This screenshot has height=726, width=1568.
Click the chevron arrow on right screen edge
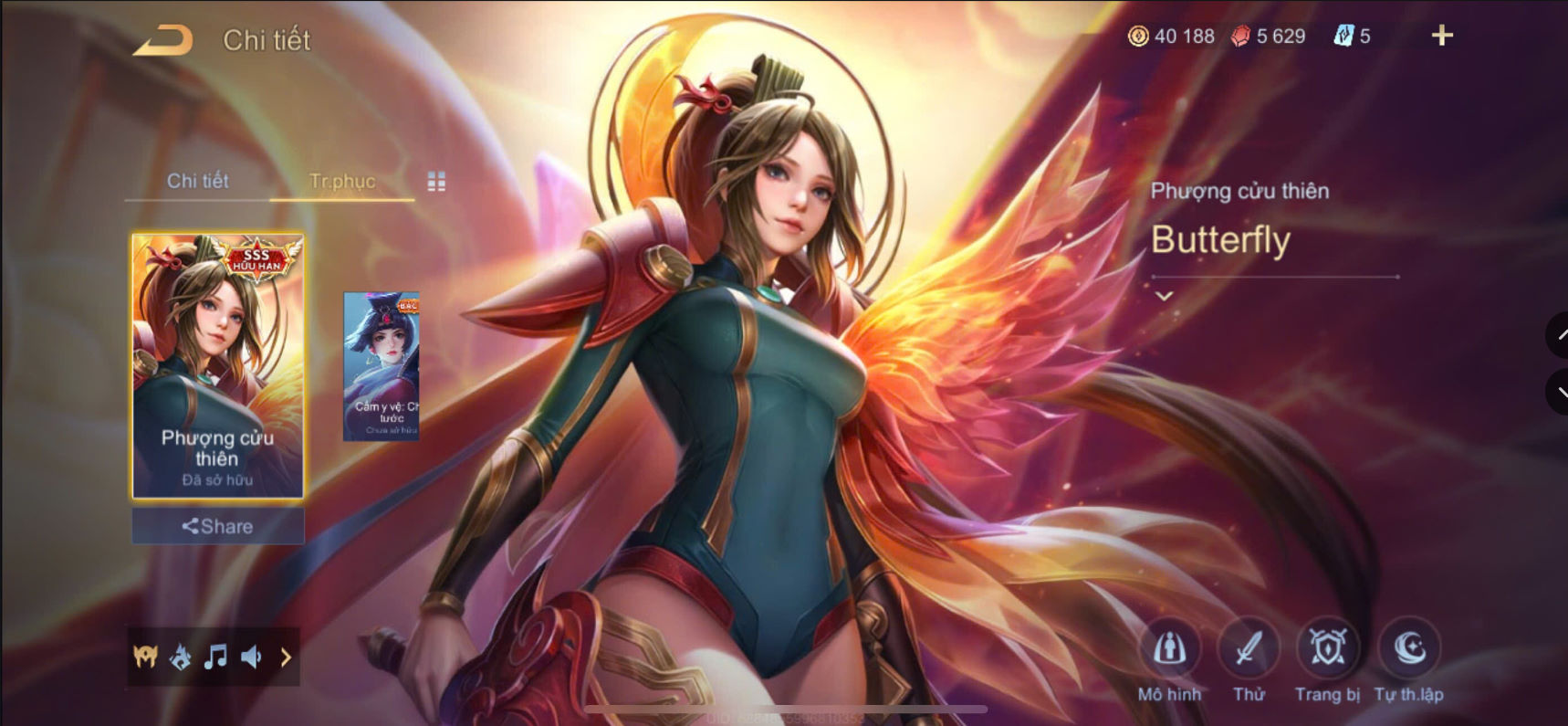[1560, 336]
